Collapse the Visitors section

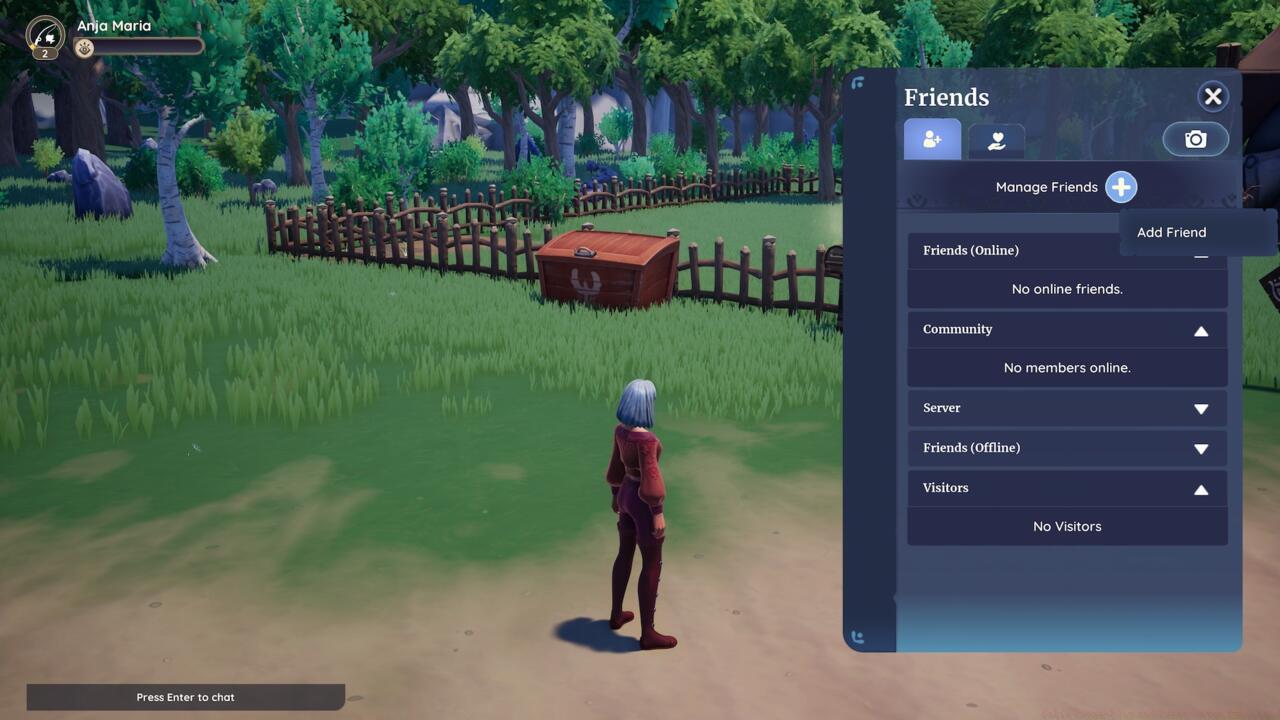pos(1202,488)
